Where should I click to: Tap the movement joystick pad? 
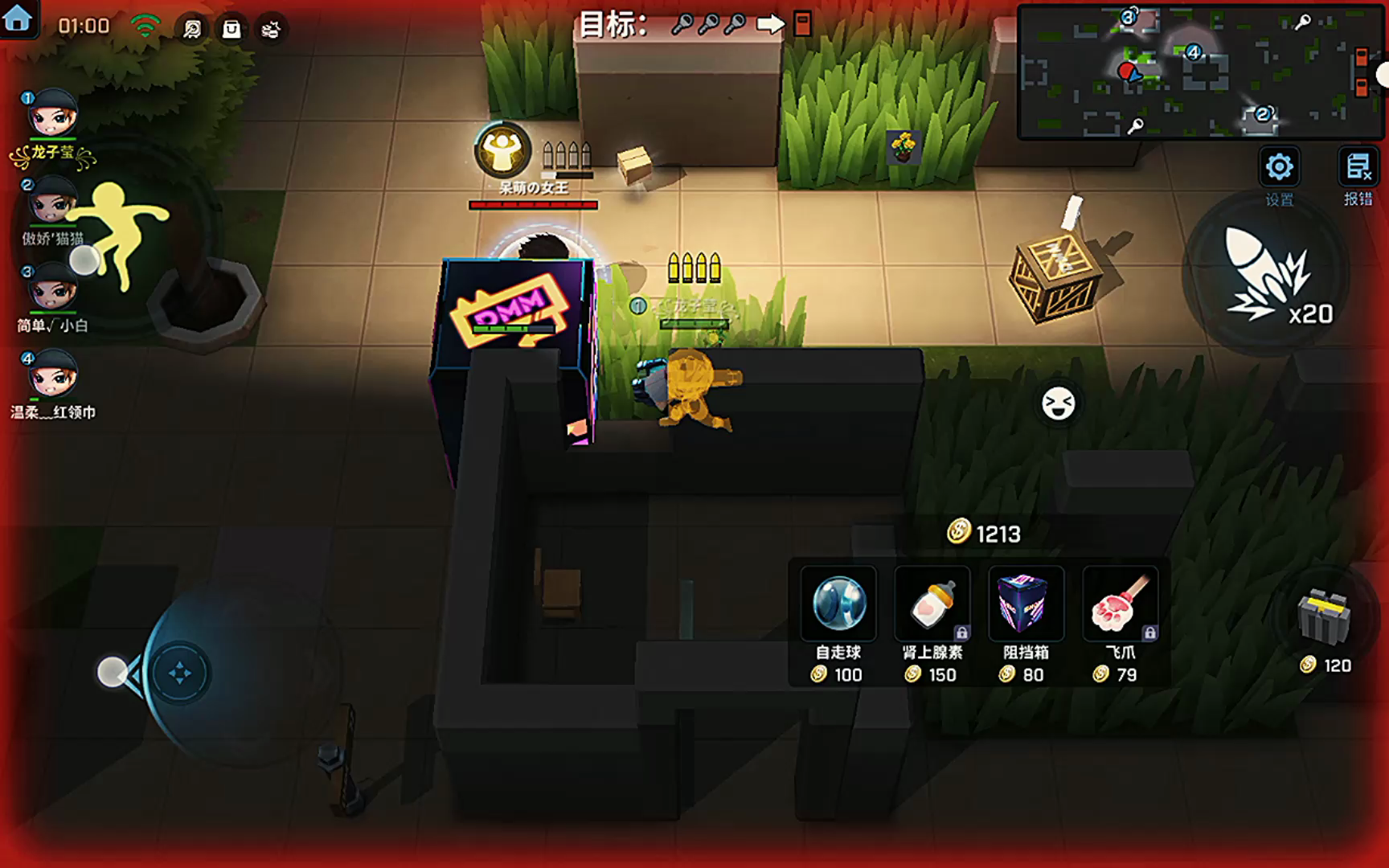coord(179,673)
